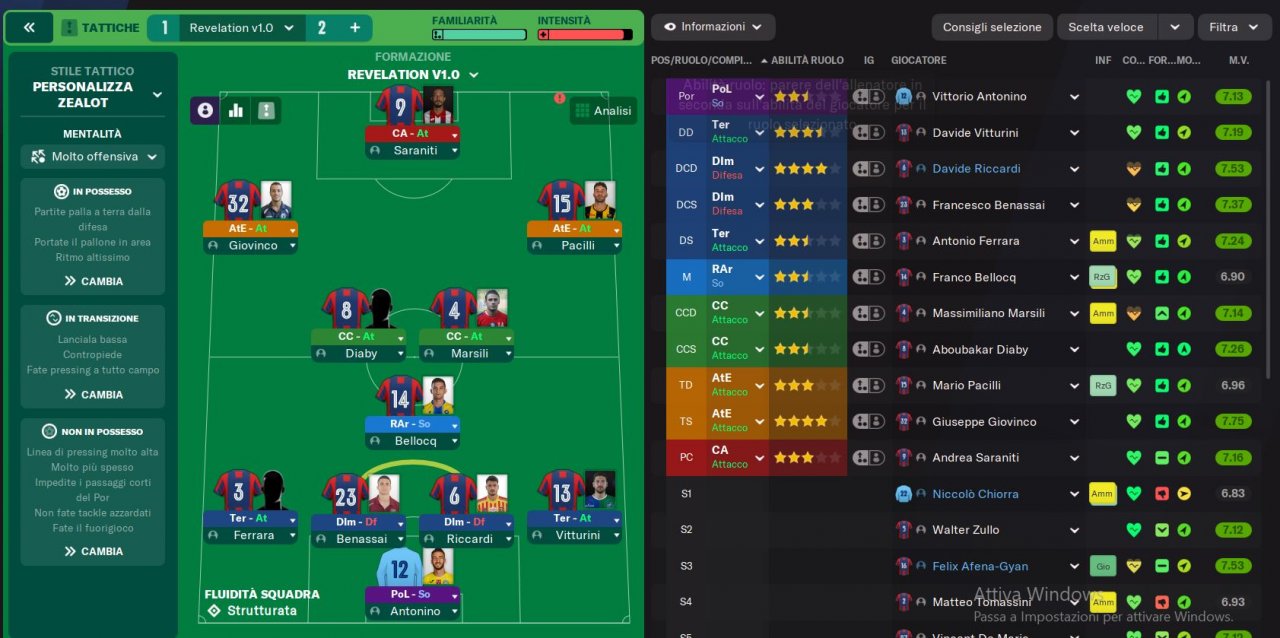Sort list by Abilità Ruolo column

tap(806, 60)
